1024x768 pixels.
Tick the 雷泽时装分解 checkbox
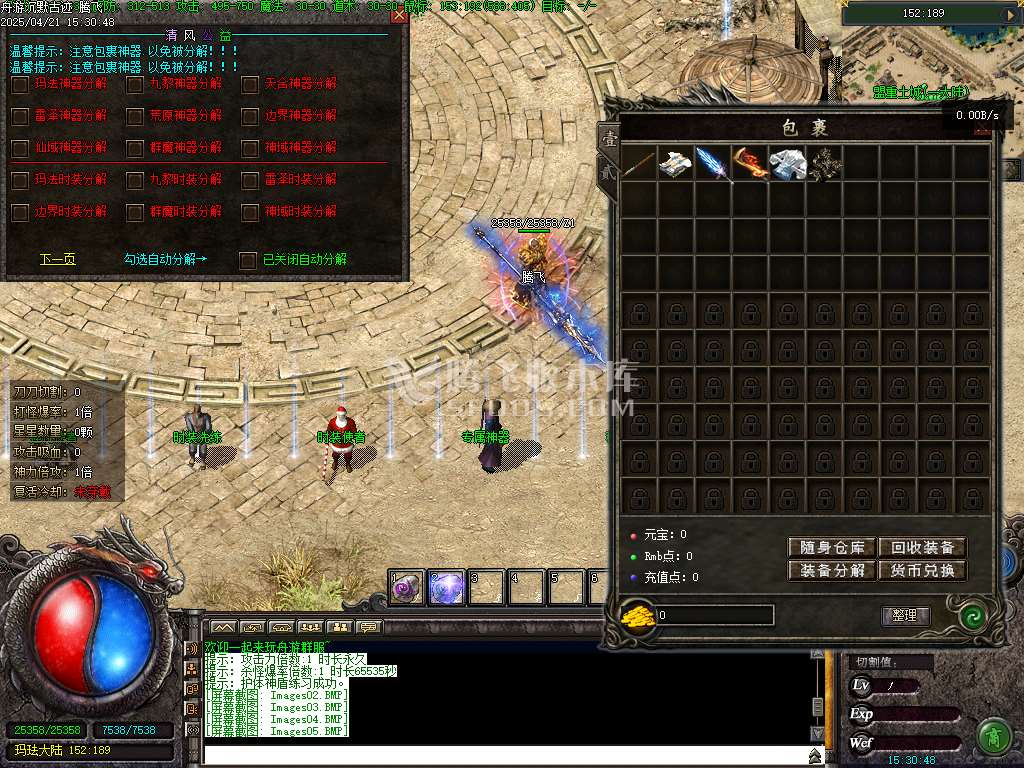(x=250, y=180)
